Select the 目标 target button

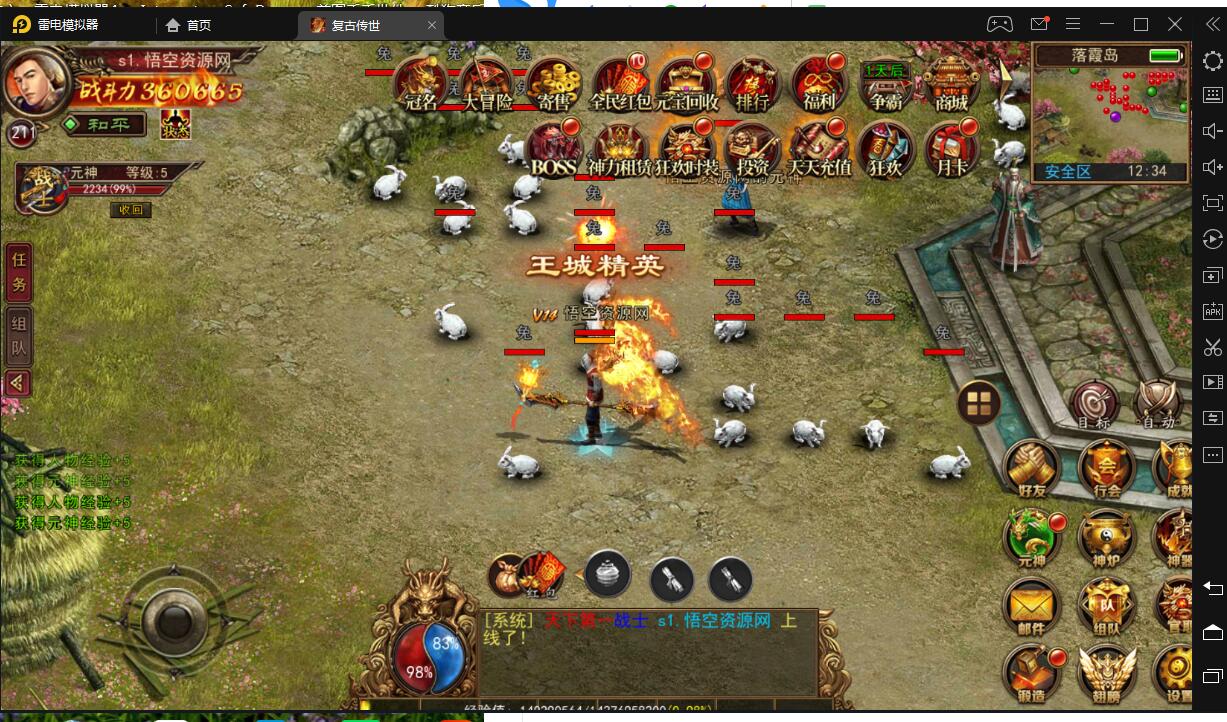point(1094,404)
